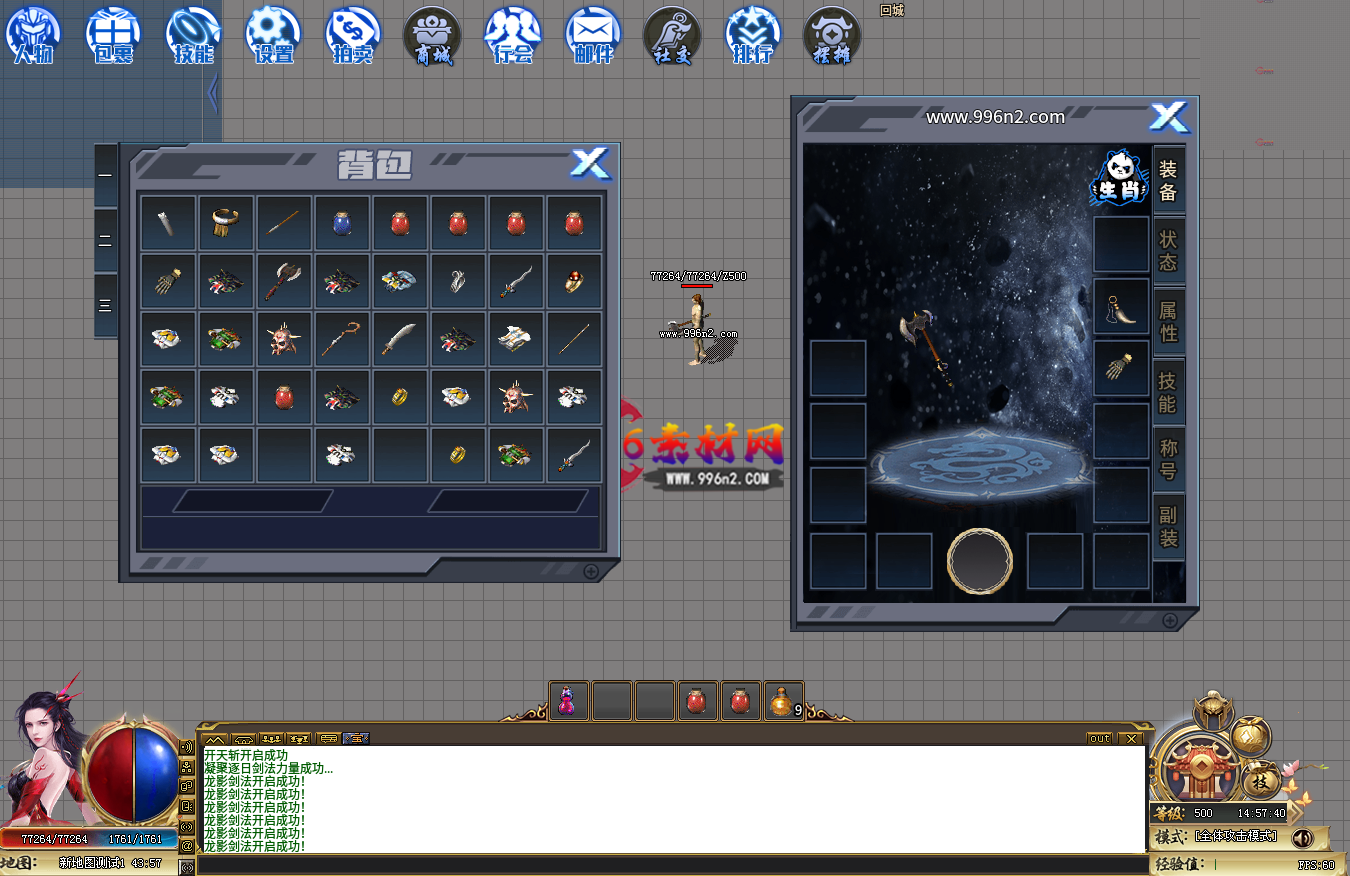1350x876 pixels.
Task: Switch to backpack page 二
Action: (x=106, y=241)
